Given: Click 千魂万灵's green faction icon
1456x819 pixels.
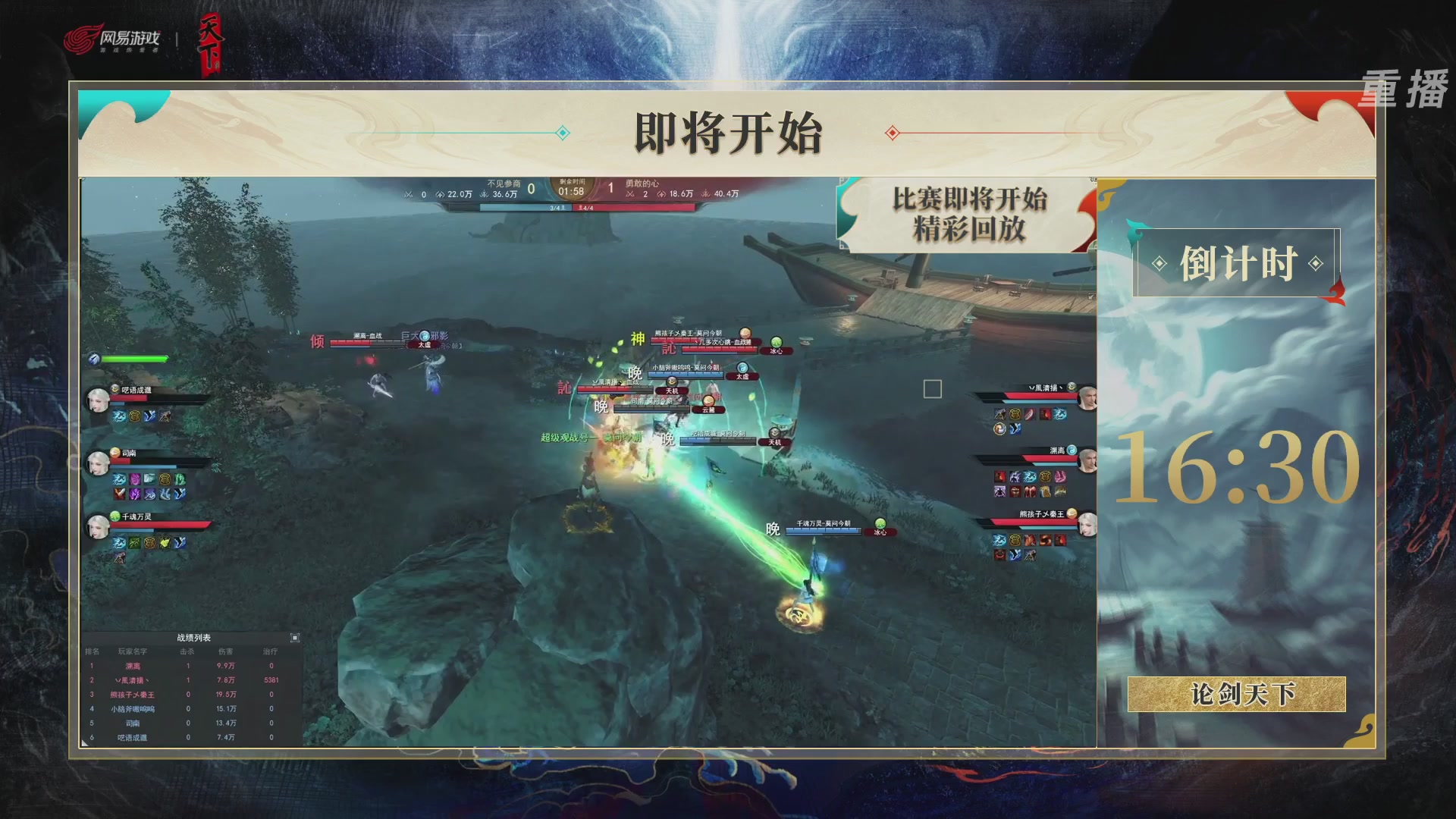Looking at the screenshot, I should (x=115, y=516).
